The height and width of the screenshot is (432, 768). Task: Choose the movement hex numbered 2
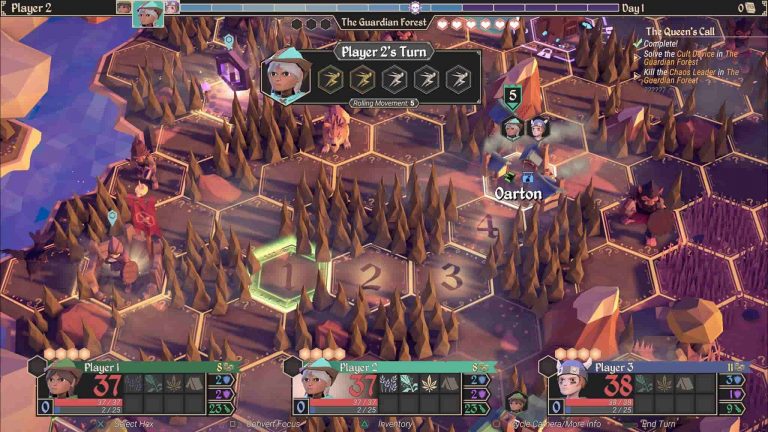(369, 274)
